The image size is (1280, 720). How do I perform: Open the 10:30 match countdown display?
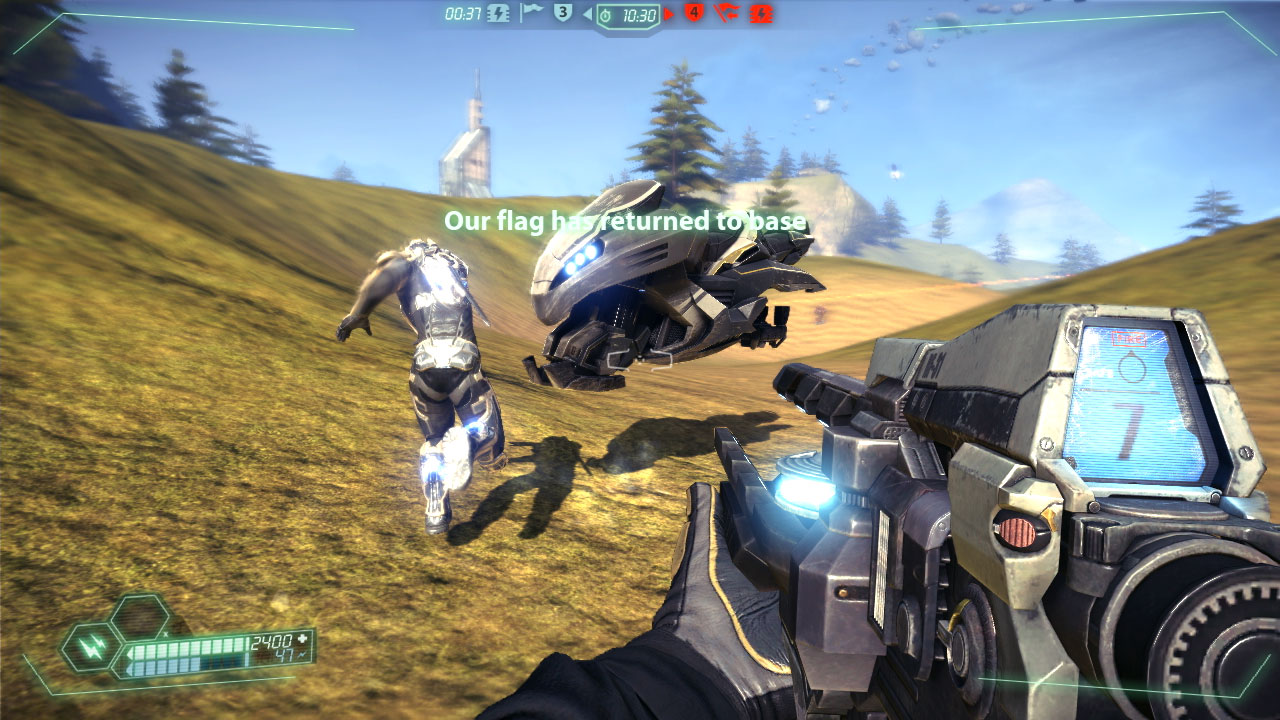640,14
